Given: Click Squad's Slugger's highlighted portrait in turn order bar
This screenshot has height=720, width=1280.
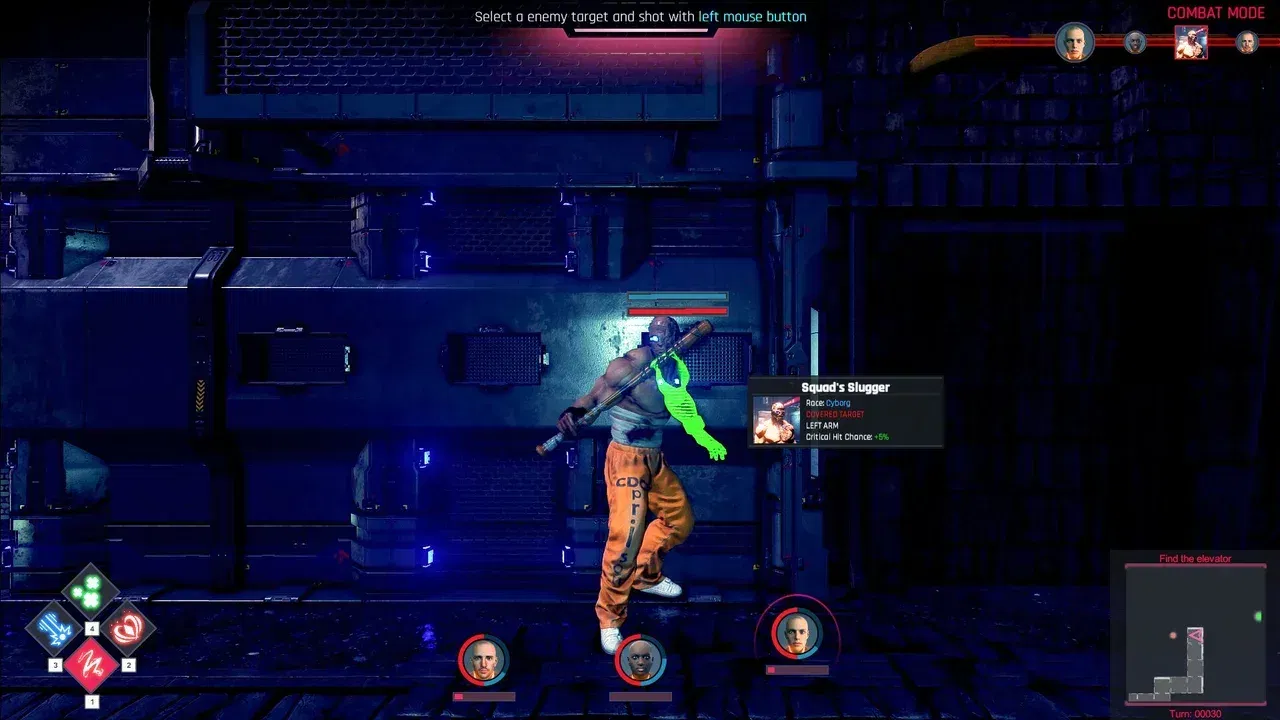Looking at the screenshot, I should [x=1191, y=43].
